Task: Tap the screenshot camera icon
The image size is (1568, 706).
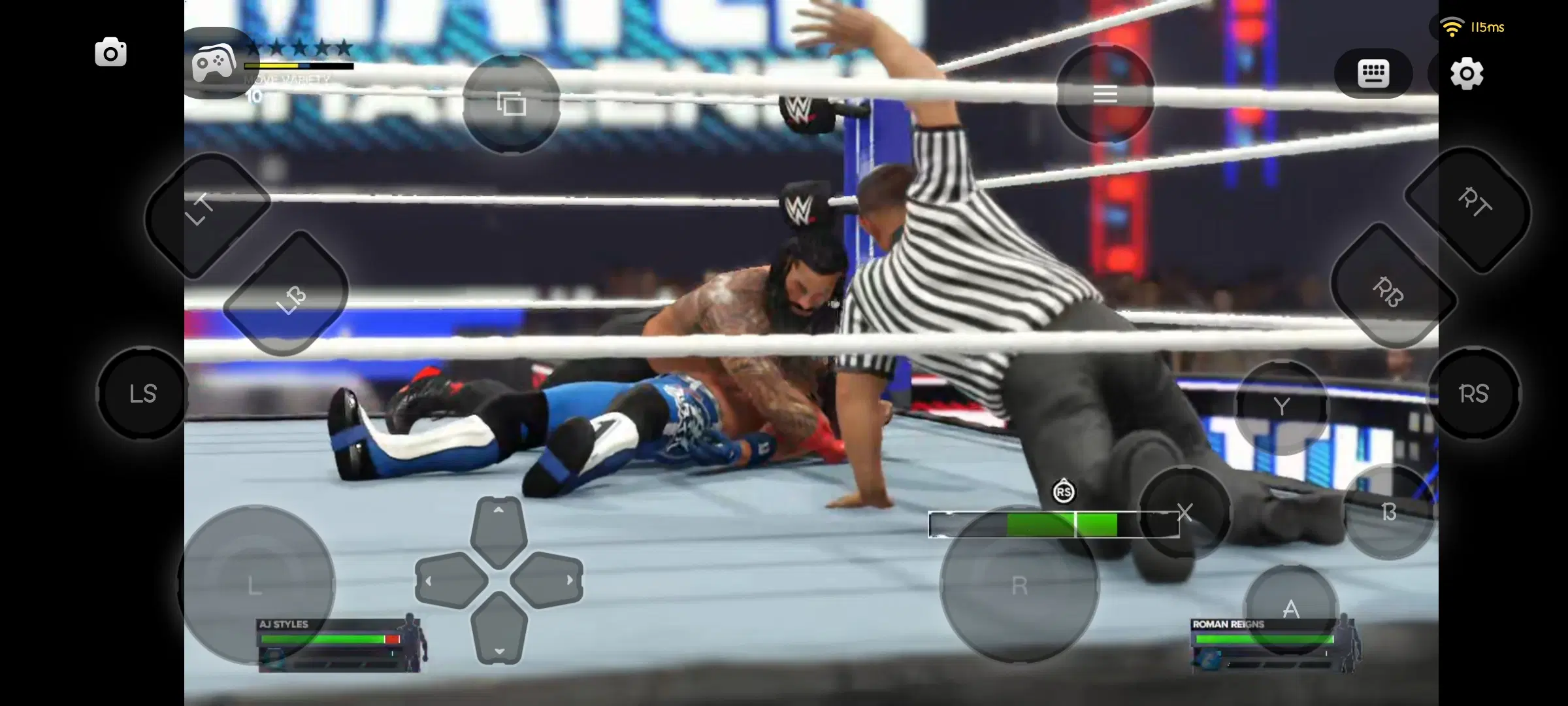Action: click(x=110, y=51)
